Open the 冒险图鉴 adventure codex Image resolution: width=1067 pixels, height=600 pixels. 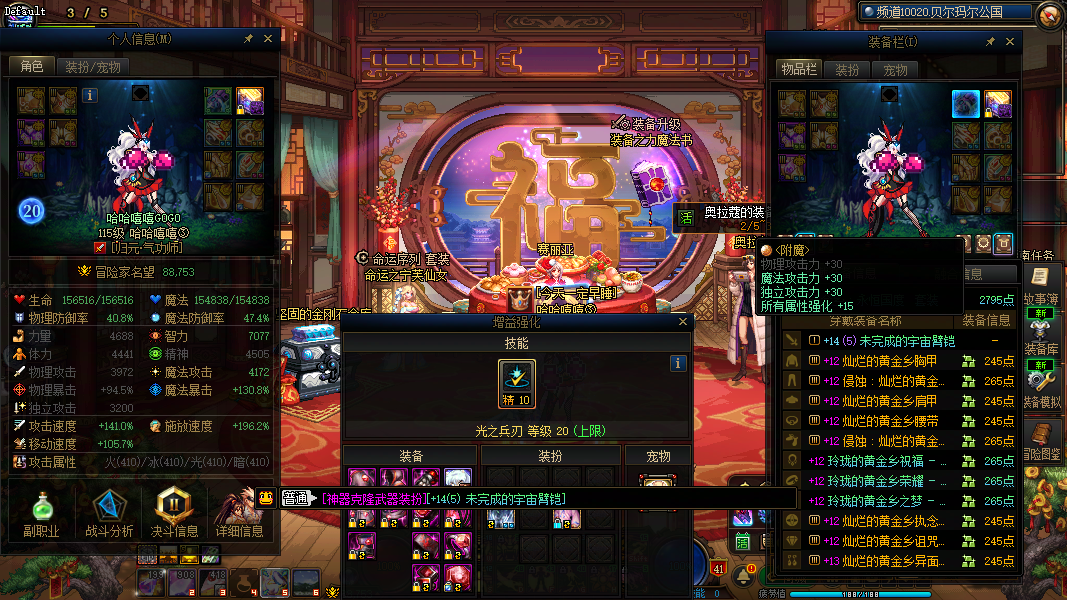[1041, 445]
